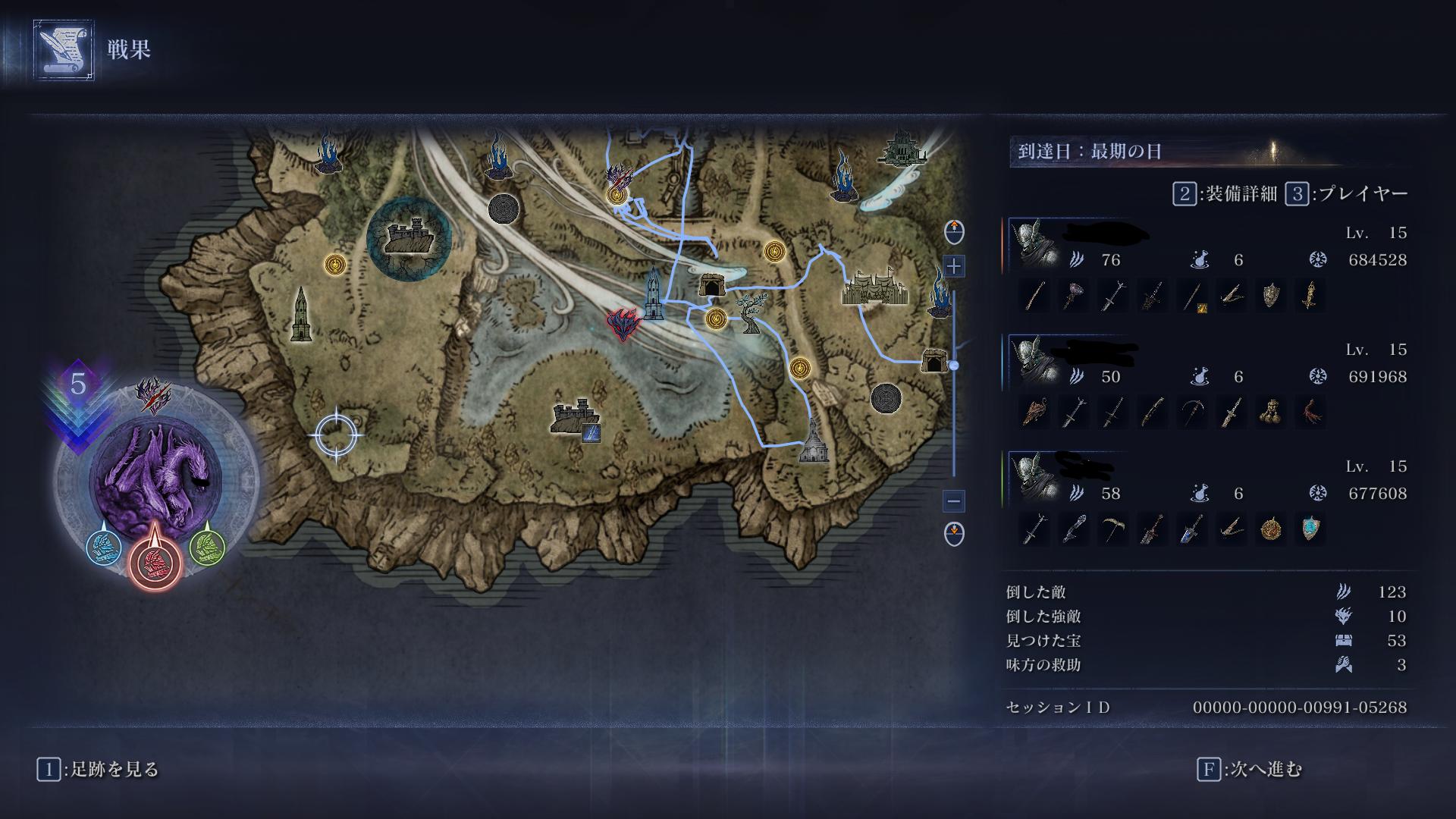Inspect the first player's golden crest shield

[1271, 296]
